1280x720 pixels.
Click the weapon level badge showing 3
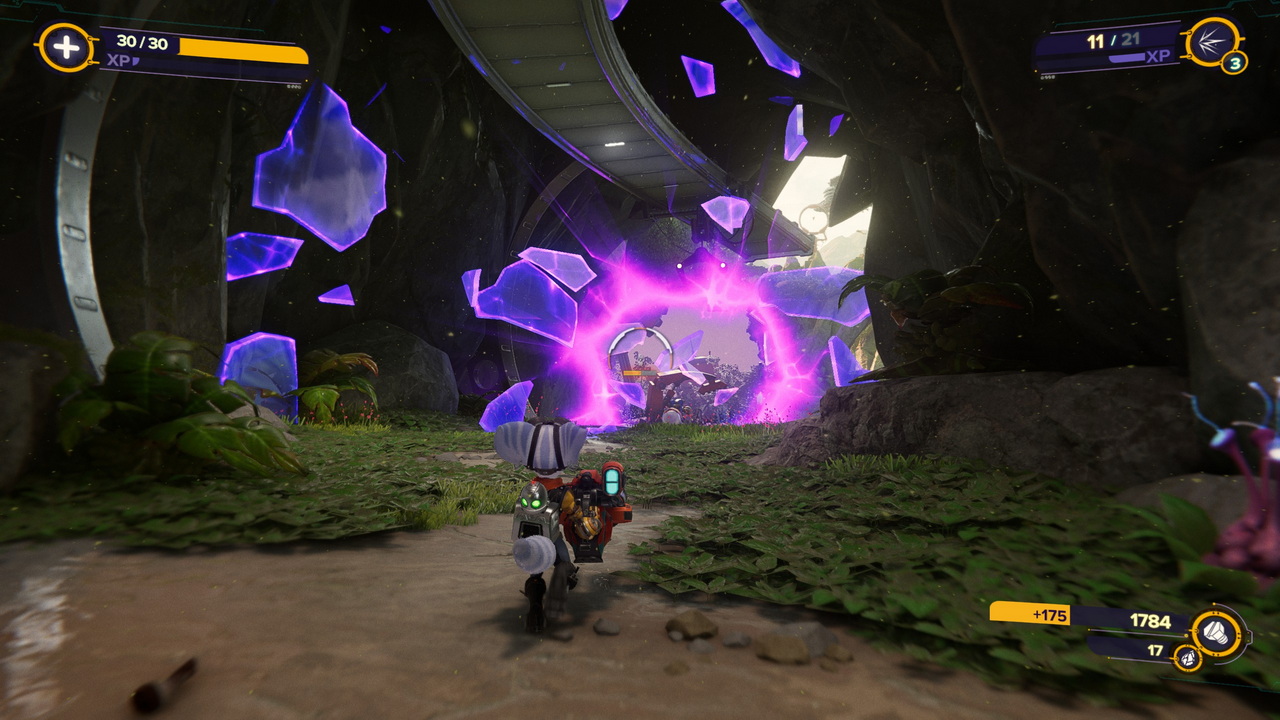1237,63
